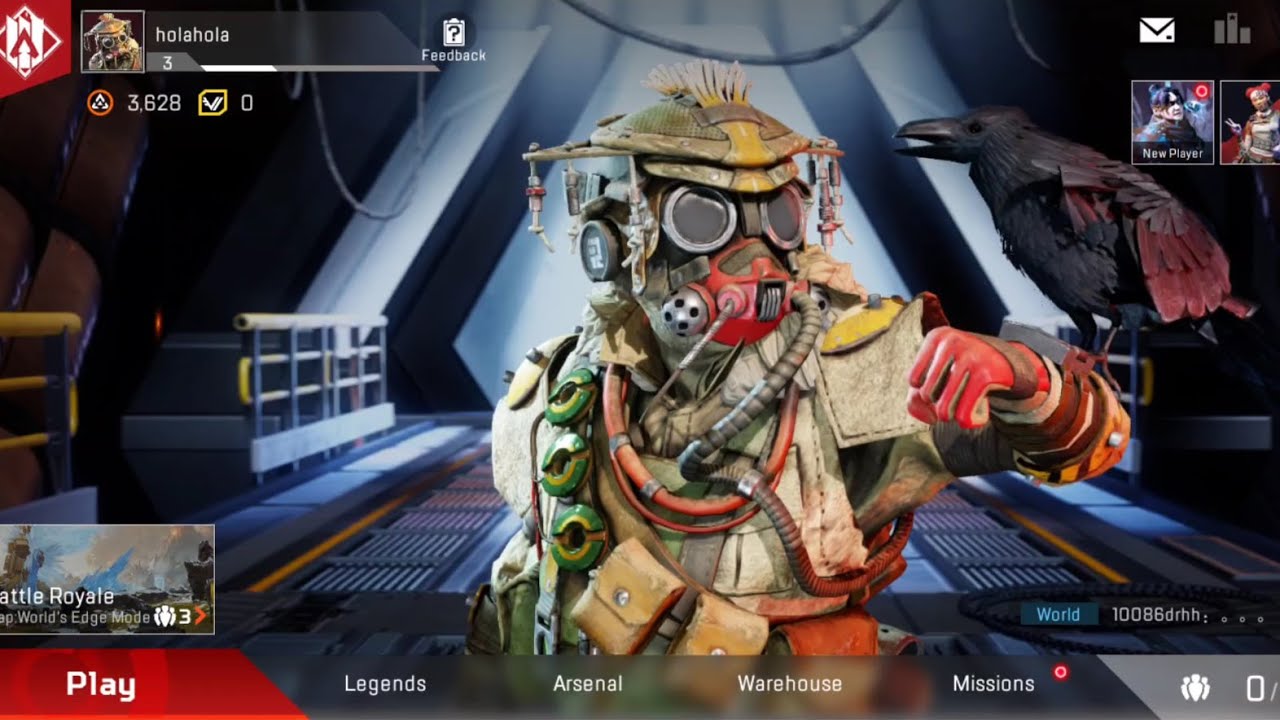
Task: Open the mail inbox envelope icon
Action: [x=1157, y=31]
